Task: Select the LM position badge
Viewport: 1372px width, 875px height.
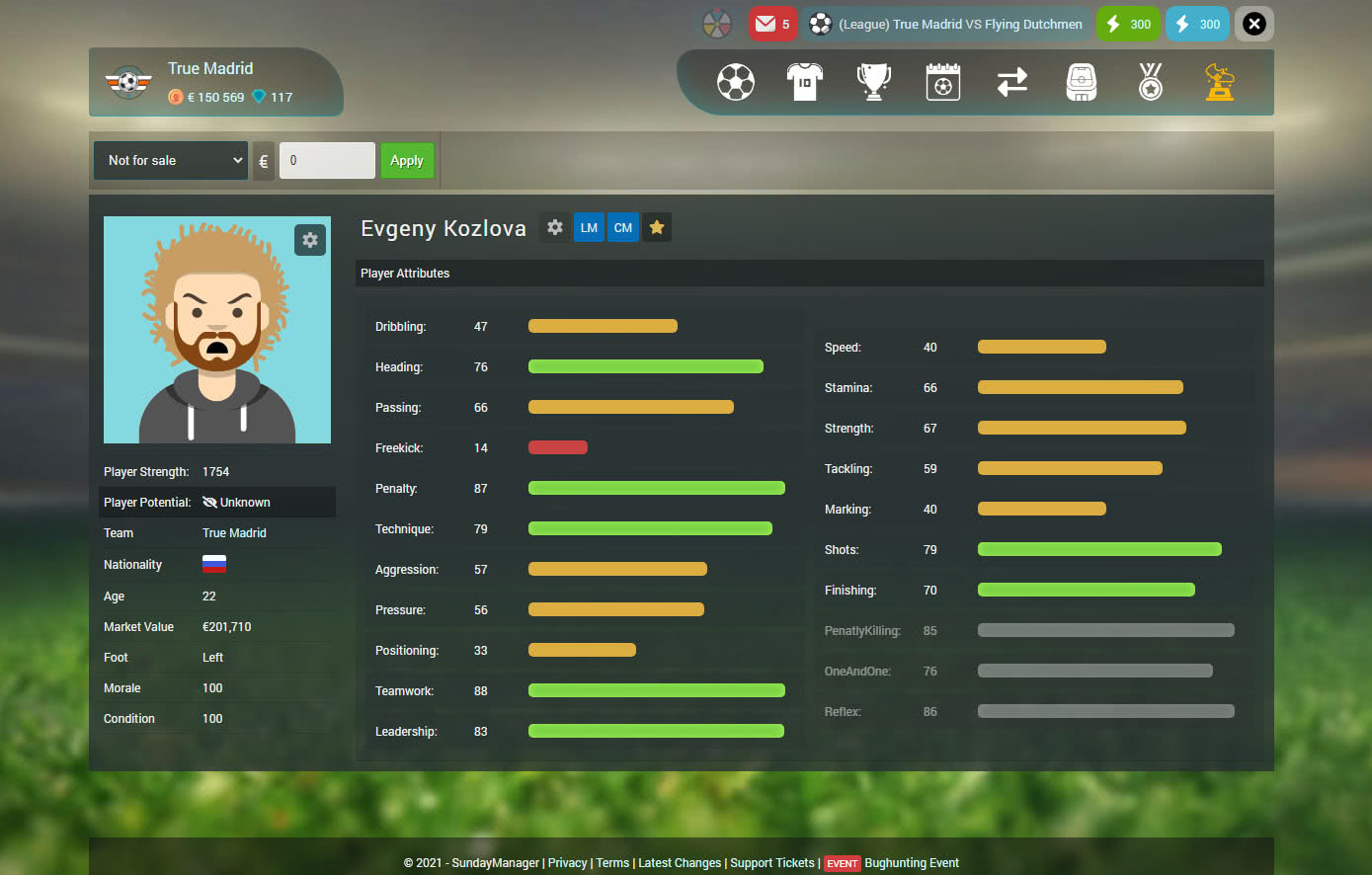Action: [589, 228]
